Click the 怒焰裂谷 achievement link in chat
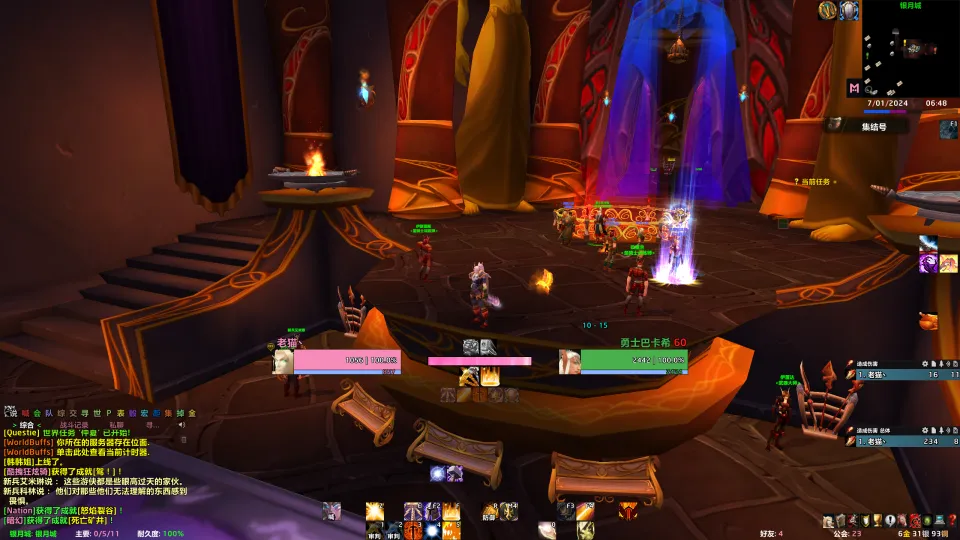960x540 pixels. point(95,510)
